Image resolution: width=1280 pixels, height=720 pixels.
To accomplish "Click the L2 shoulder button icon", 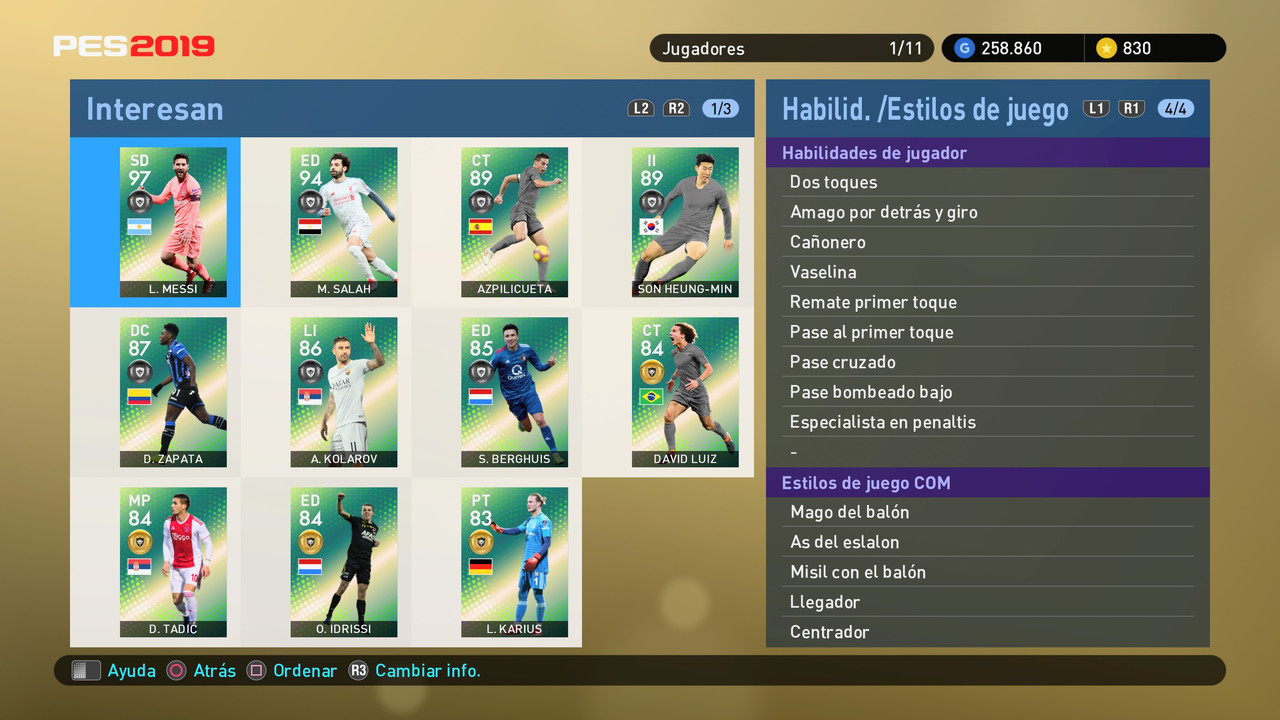I will 641,108.
